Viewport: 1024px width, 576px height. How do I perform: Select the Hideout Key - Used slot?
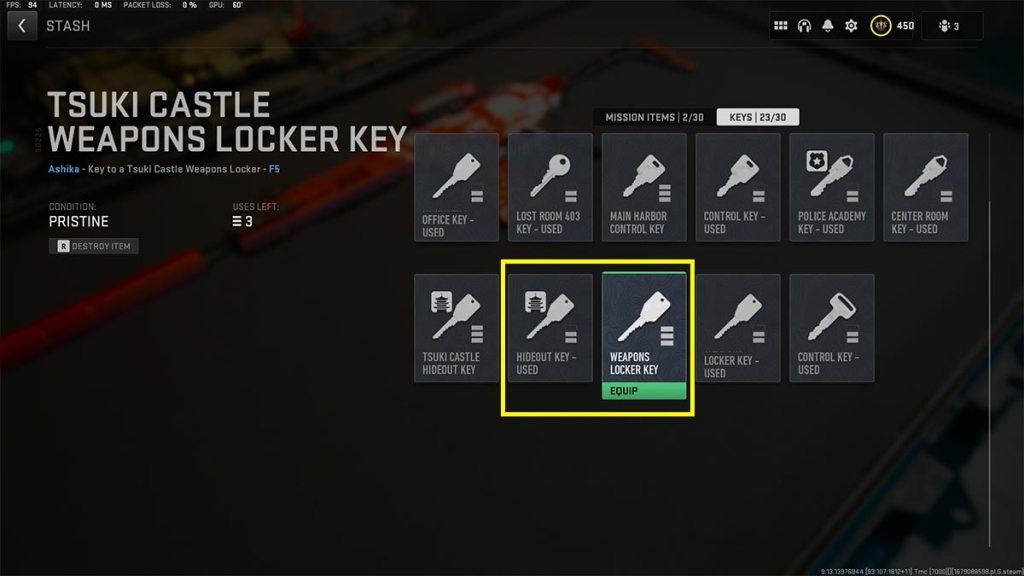(x=550, y=329)
